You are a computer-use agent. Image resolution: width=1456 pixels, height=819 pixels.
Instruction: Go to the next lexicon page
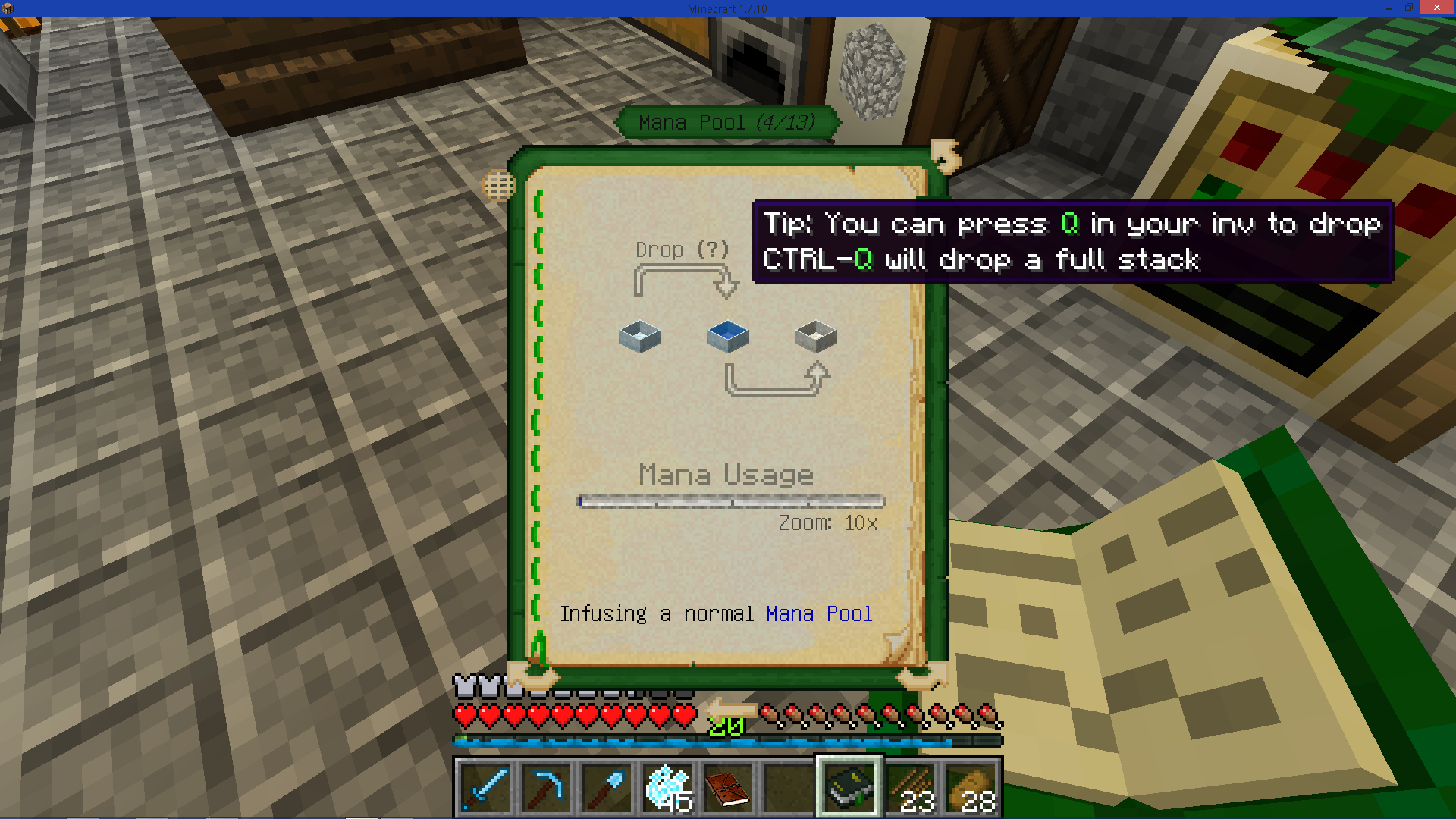921,673
